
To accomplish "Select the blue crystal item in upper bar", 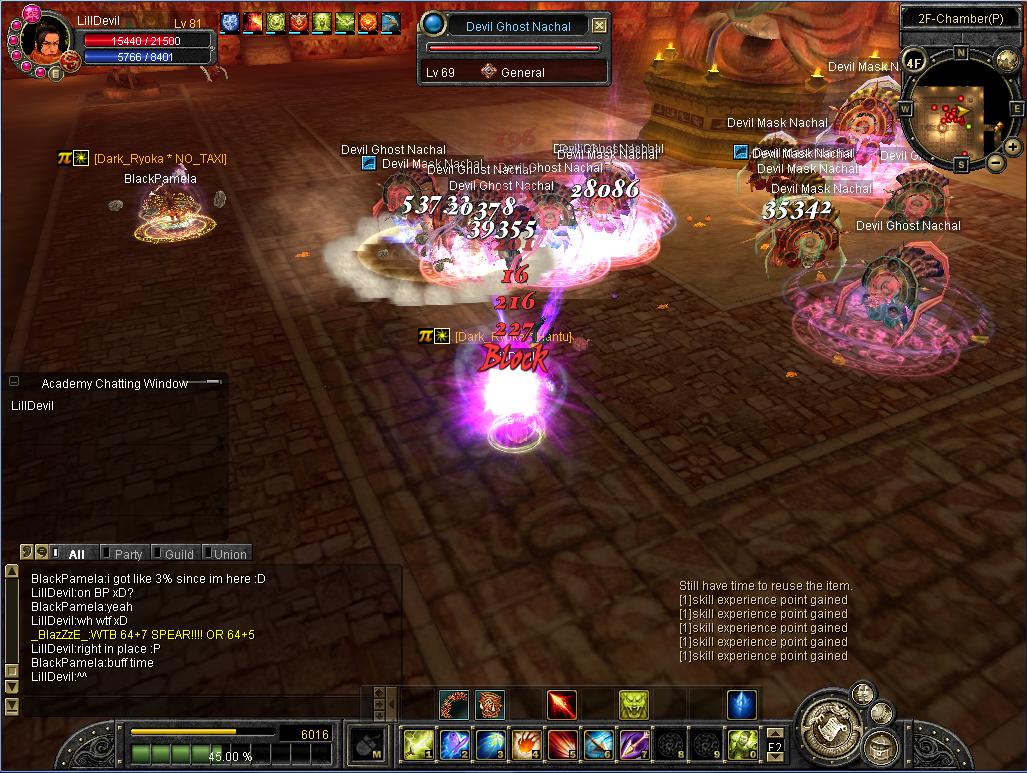I will click(741, 704).
